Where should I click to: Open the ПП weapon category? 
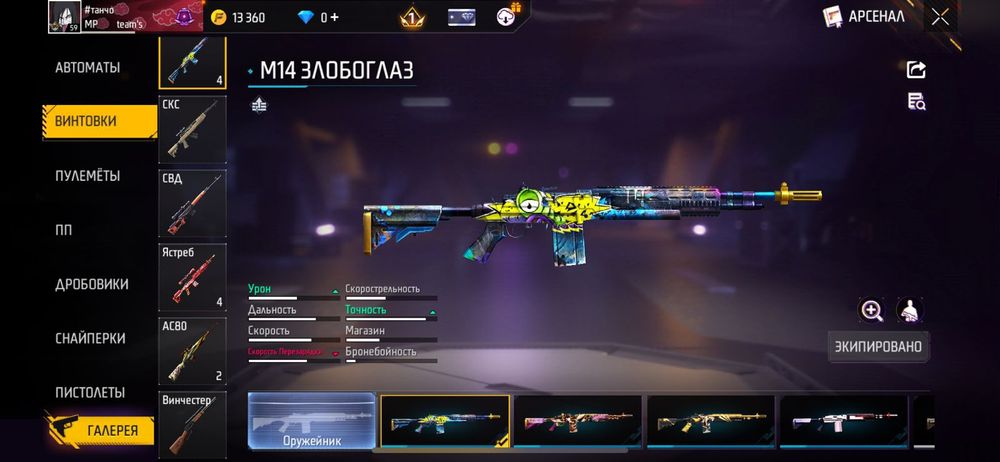tap(64, 229)
